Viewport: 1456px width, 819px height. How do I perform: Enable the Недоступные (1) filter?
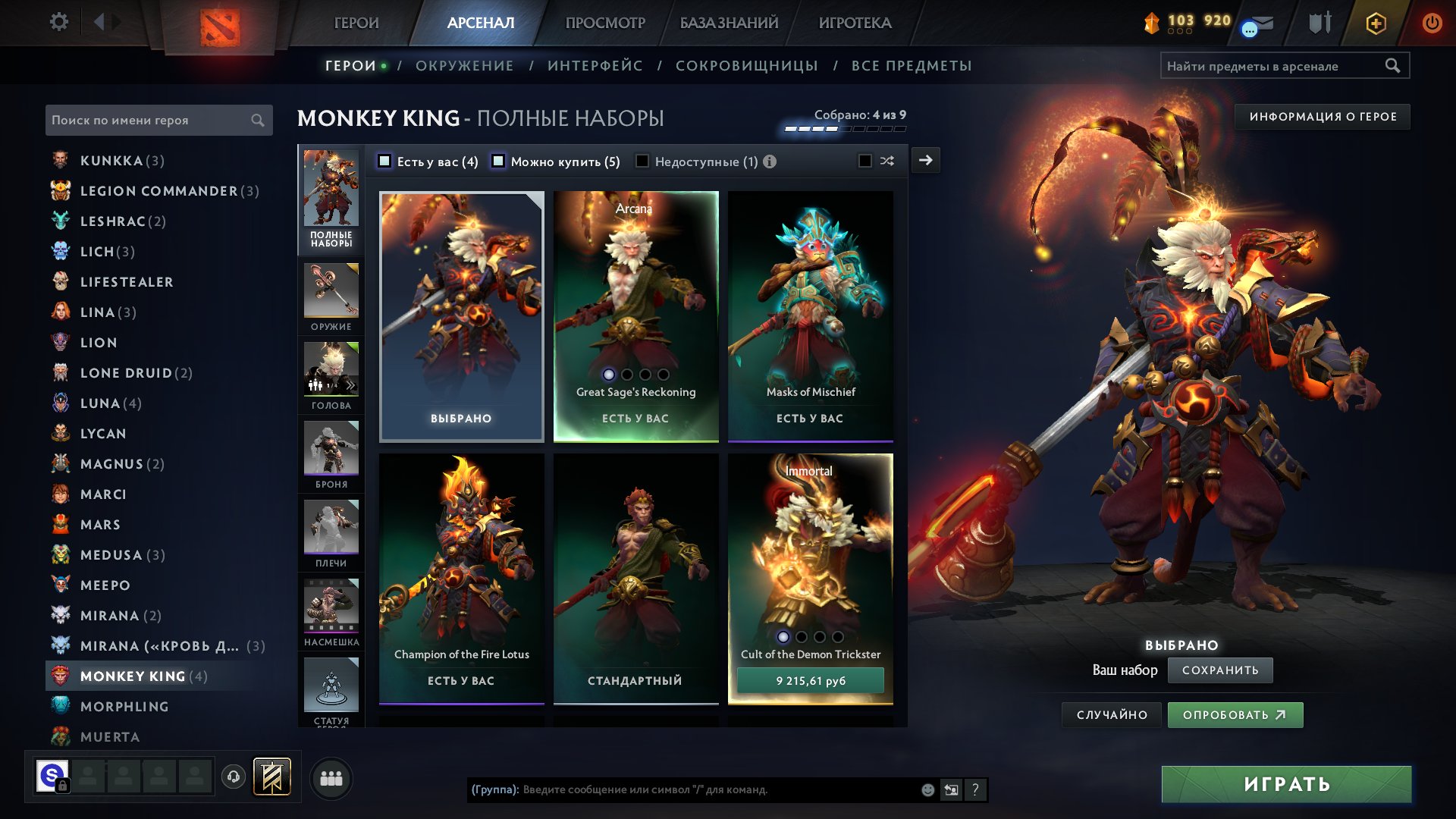coord(642,161)
